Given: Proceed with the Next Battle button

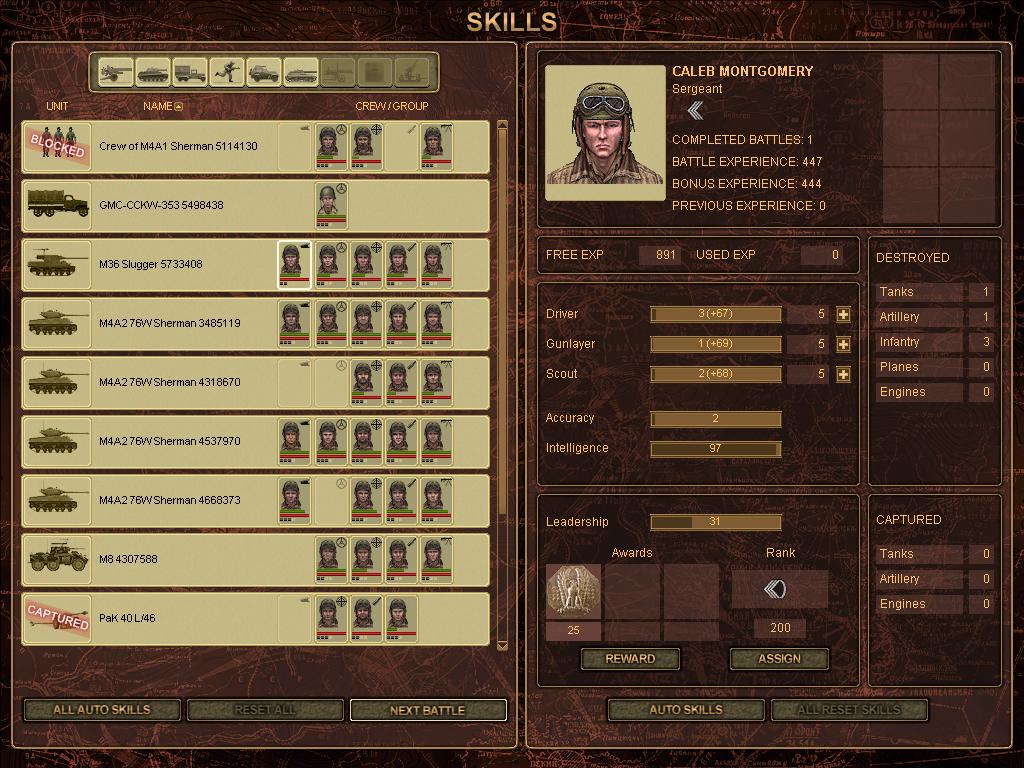Looking at the screenshot, I should tap(427, 710).
